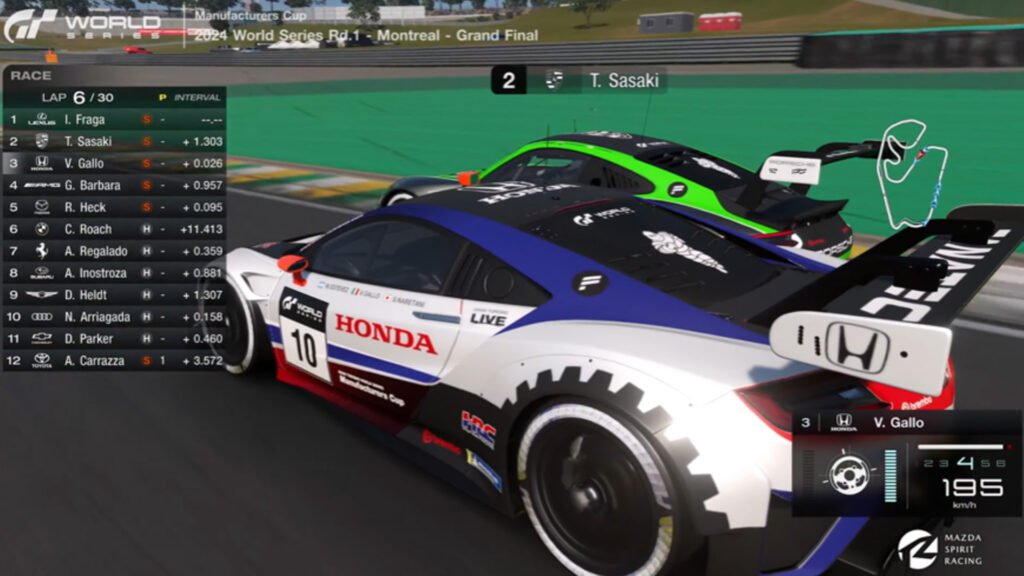Image resolution: width=1024 pixels, height=576 pixels.
Task: Click the T. Sasaki position 2 nameplate
Action: click(x=579, y=81)
